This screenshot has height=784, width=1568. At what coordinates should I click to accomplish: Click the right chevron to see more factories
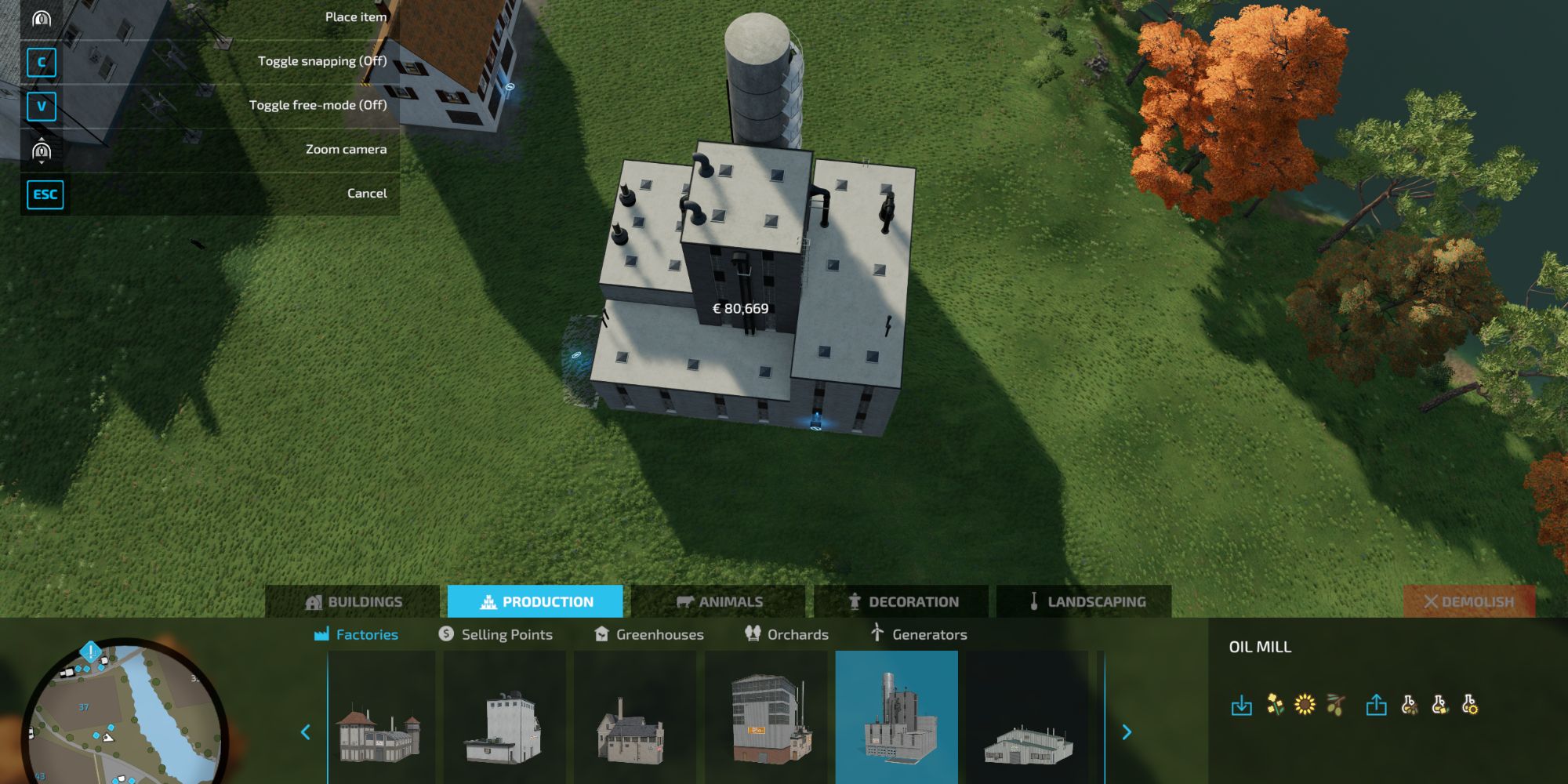1127,731
